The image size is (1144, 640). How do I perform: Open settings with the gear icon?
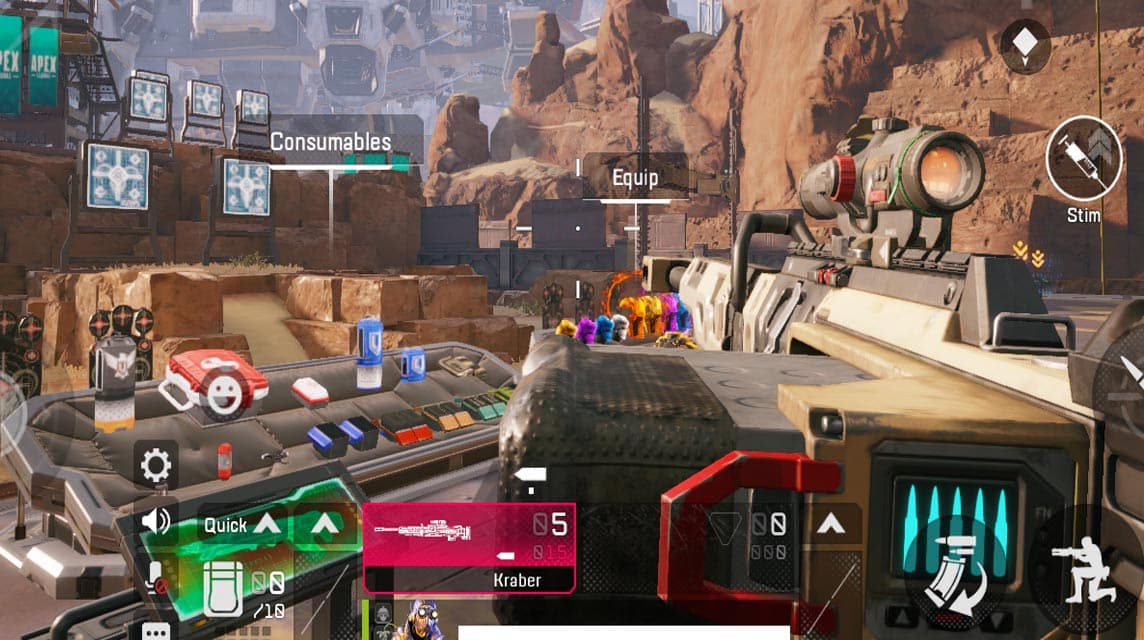[x=156, y=466]
